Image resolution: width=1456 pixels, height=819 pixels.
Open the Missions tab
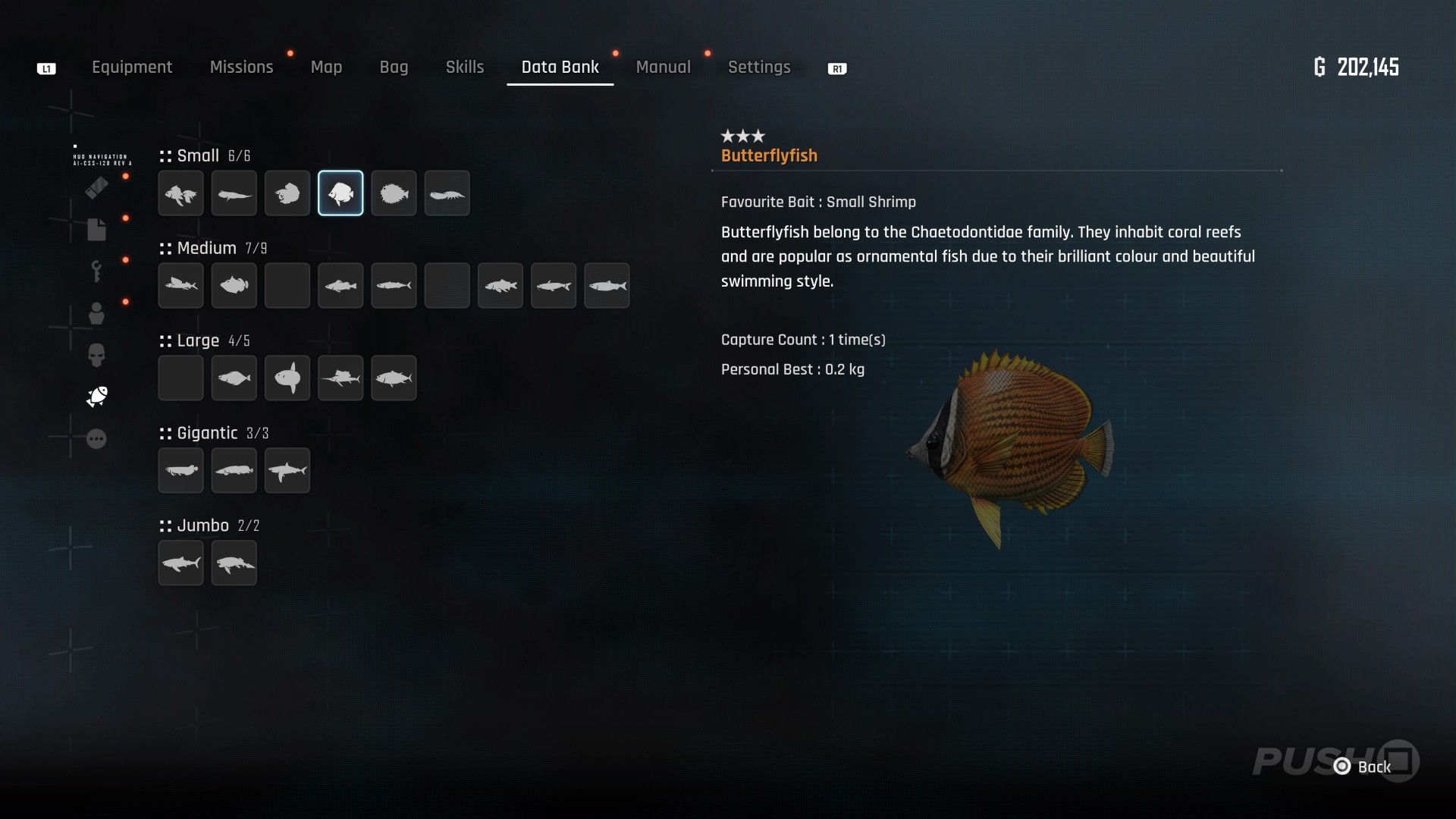click(x=241, y=67)
